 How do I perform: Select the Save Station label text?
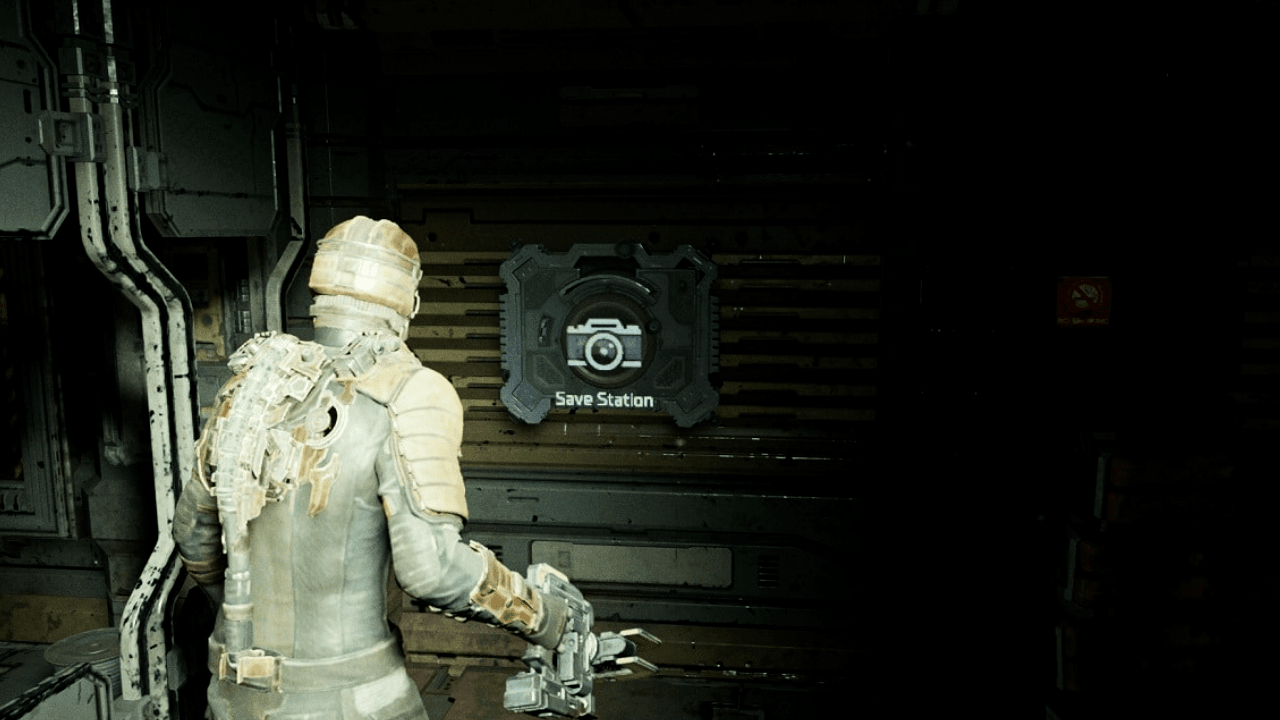click(604, 397)
